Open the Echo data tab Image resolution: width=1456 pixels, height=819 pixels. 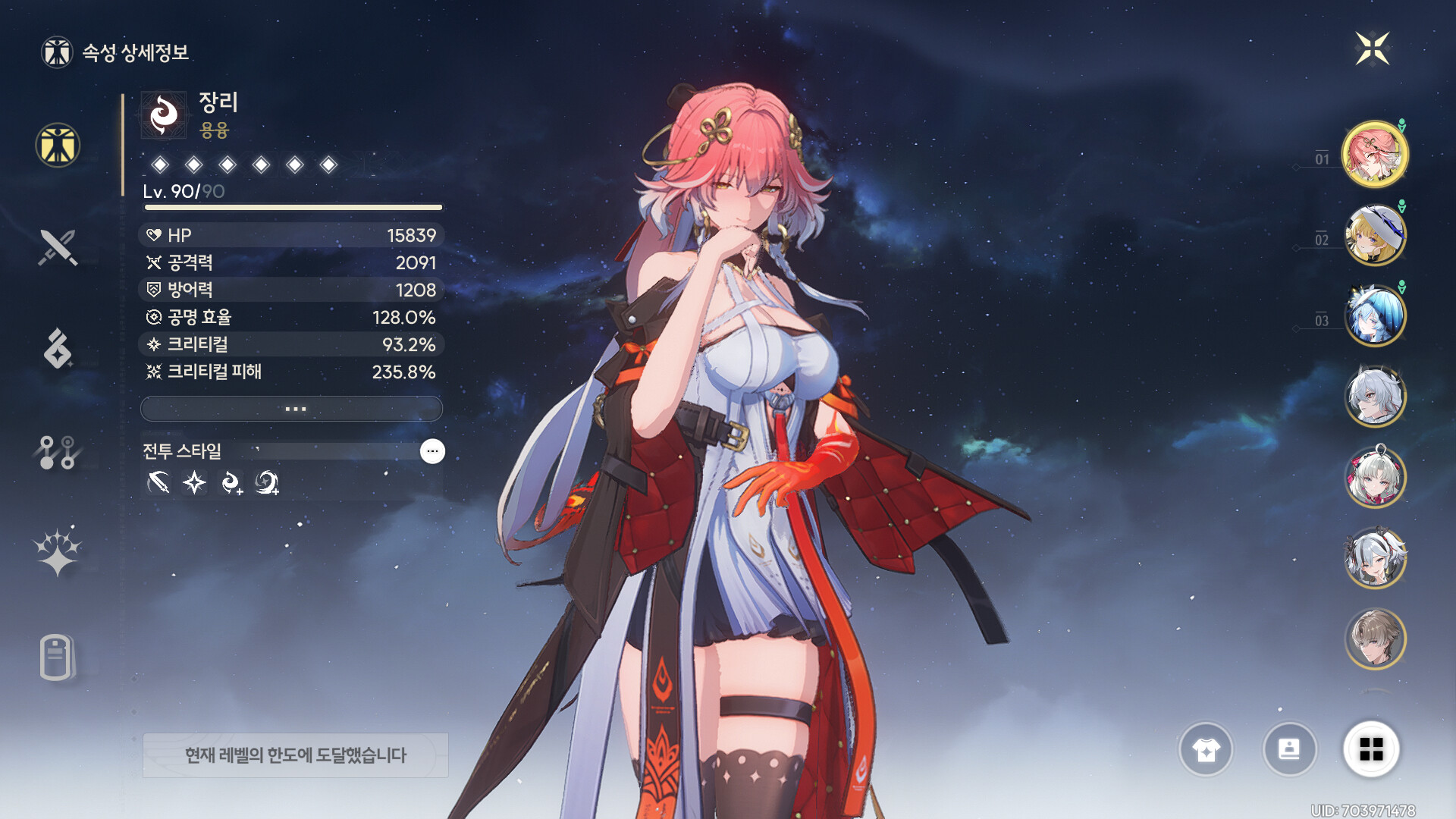click(58, 349)
